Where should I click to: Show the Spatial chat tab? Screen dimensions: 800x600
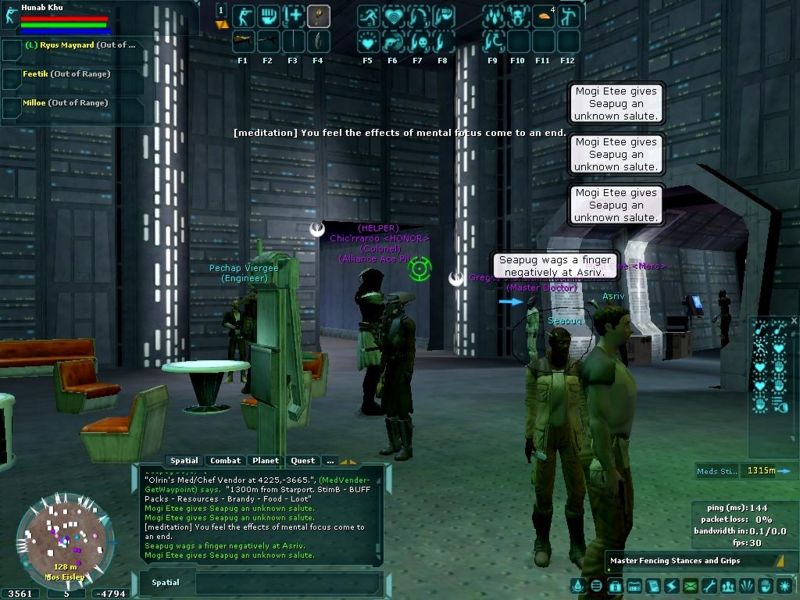[184, 461]
